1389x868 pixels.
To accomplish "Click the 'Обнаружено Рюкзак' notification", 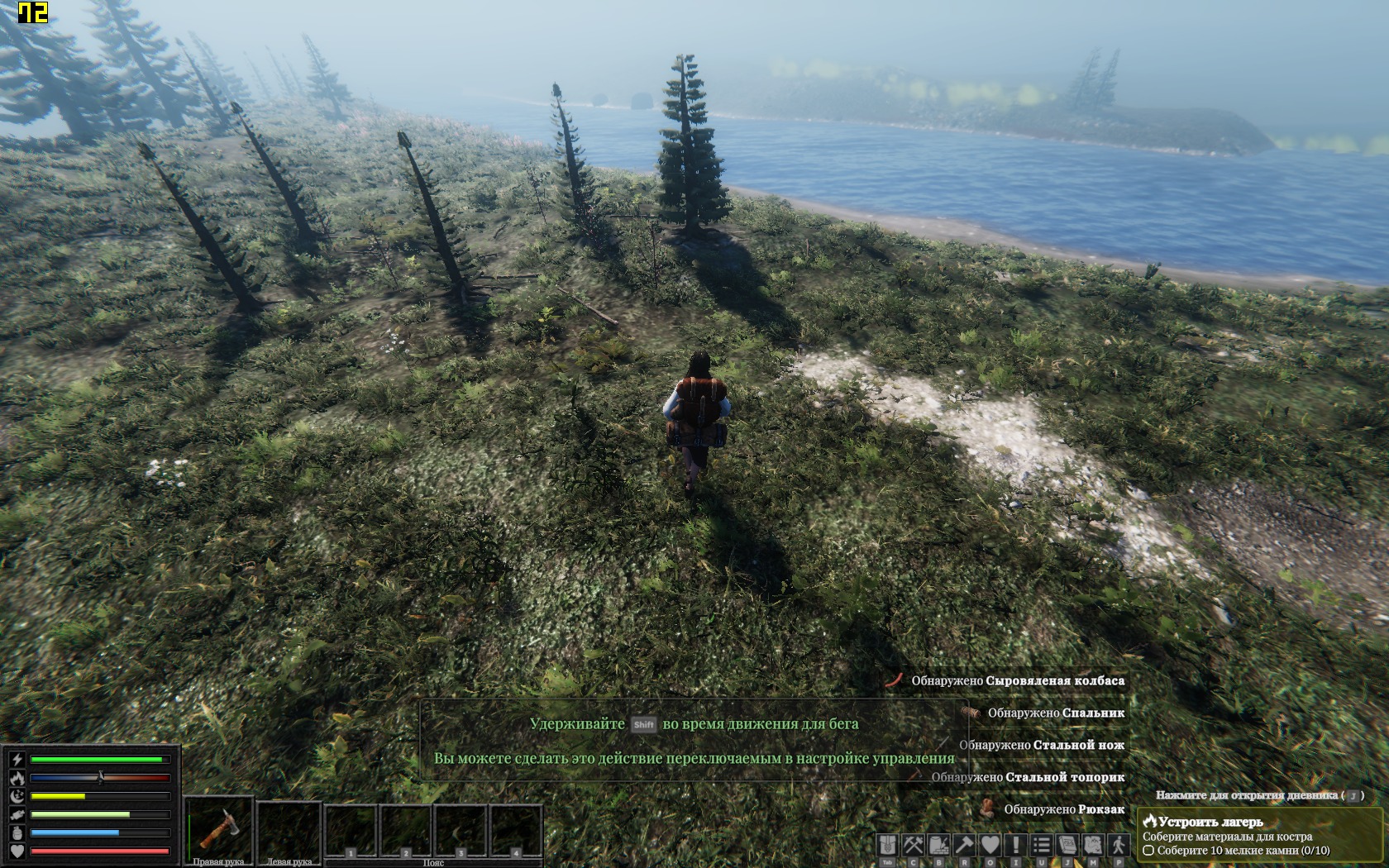I will tap(1063, 809).
